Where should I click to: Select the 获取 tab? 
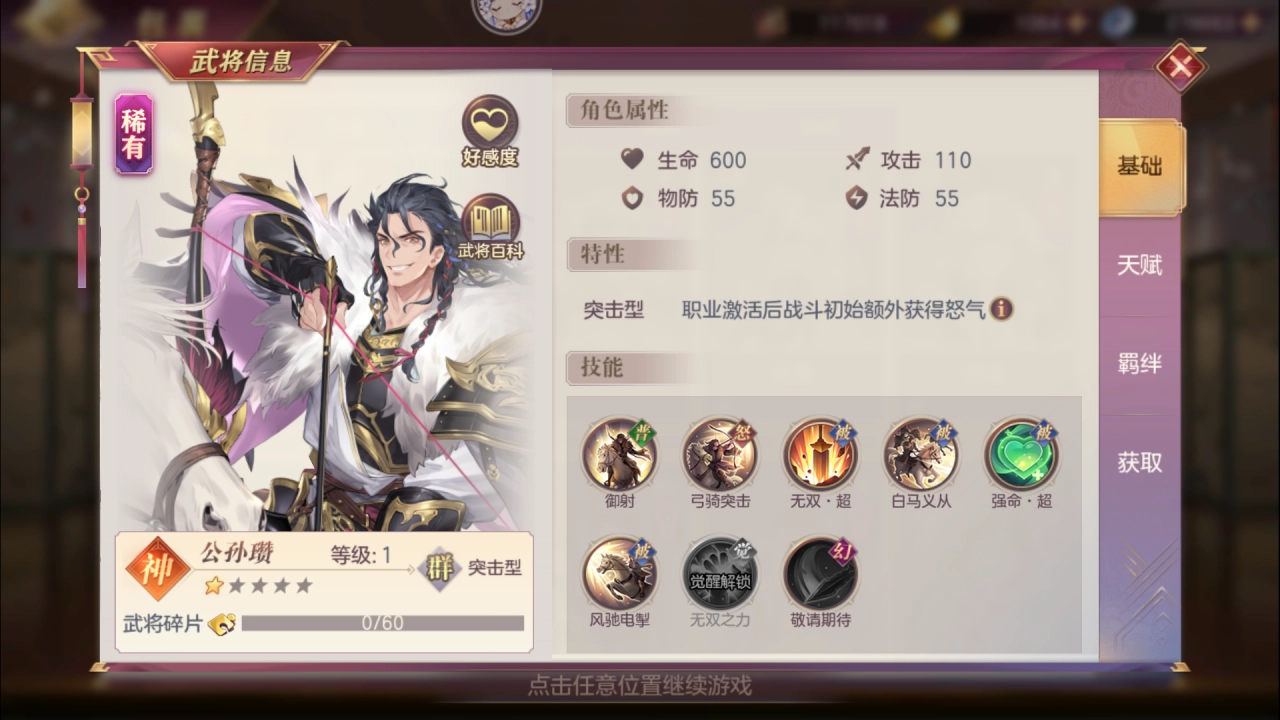[1139, 462]
